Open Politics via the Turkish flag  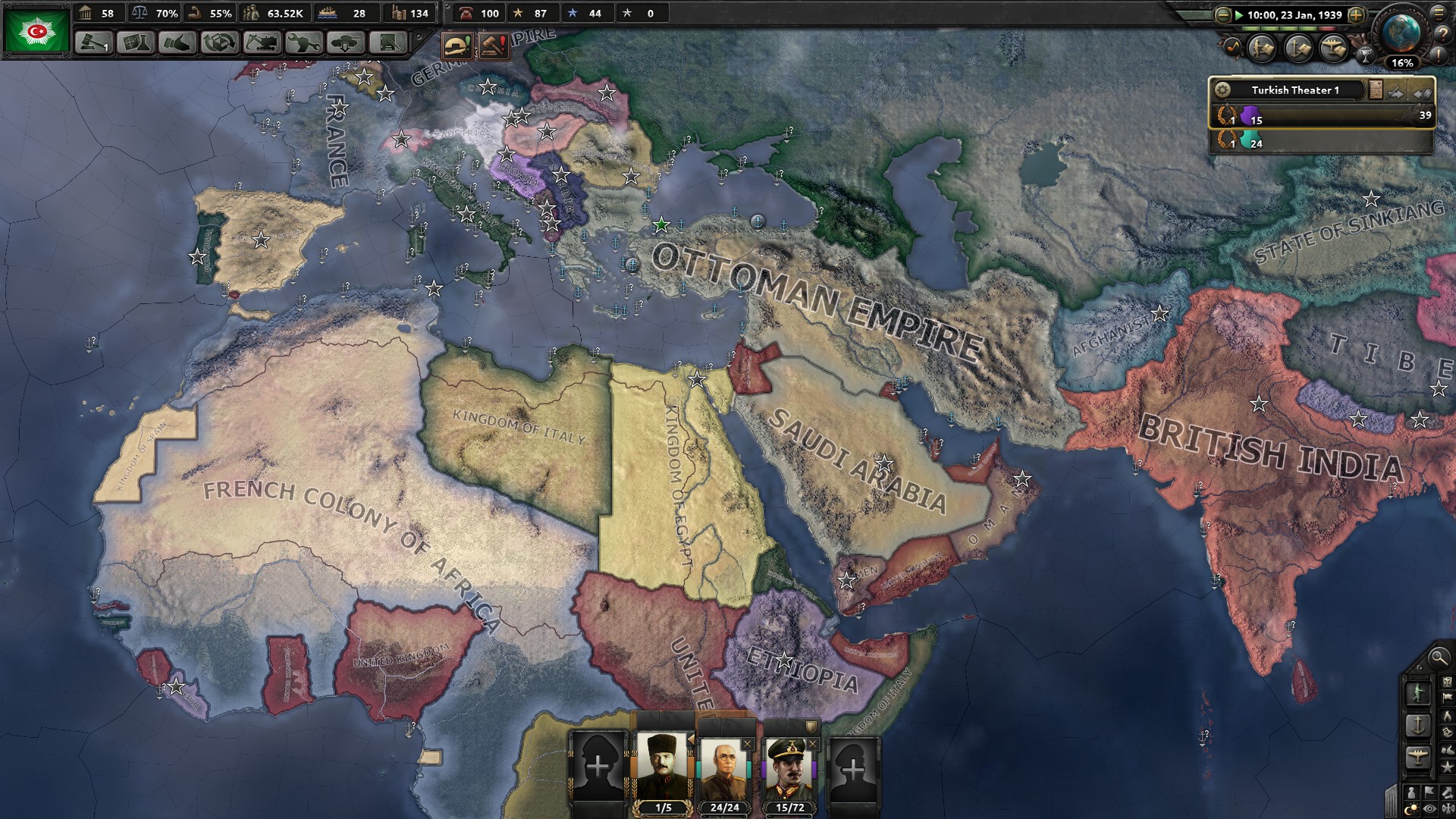pos(36,29)
